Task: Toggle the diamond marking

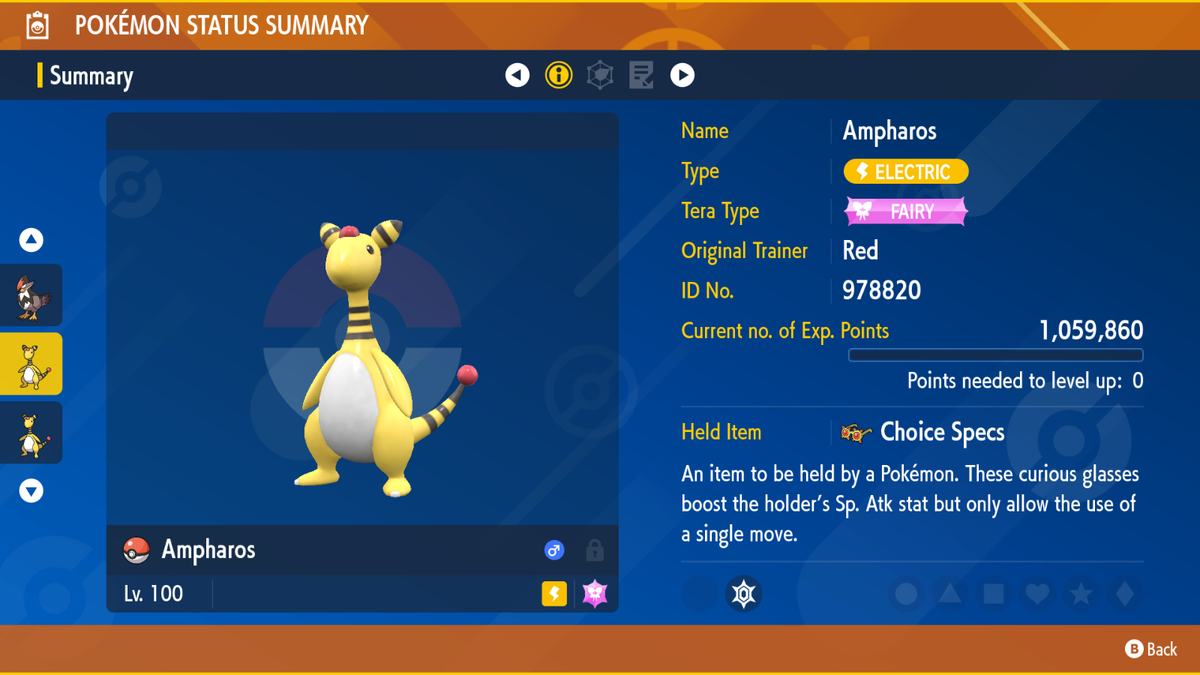Action: coord(1125,594)
